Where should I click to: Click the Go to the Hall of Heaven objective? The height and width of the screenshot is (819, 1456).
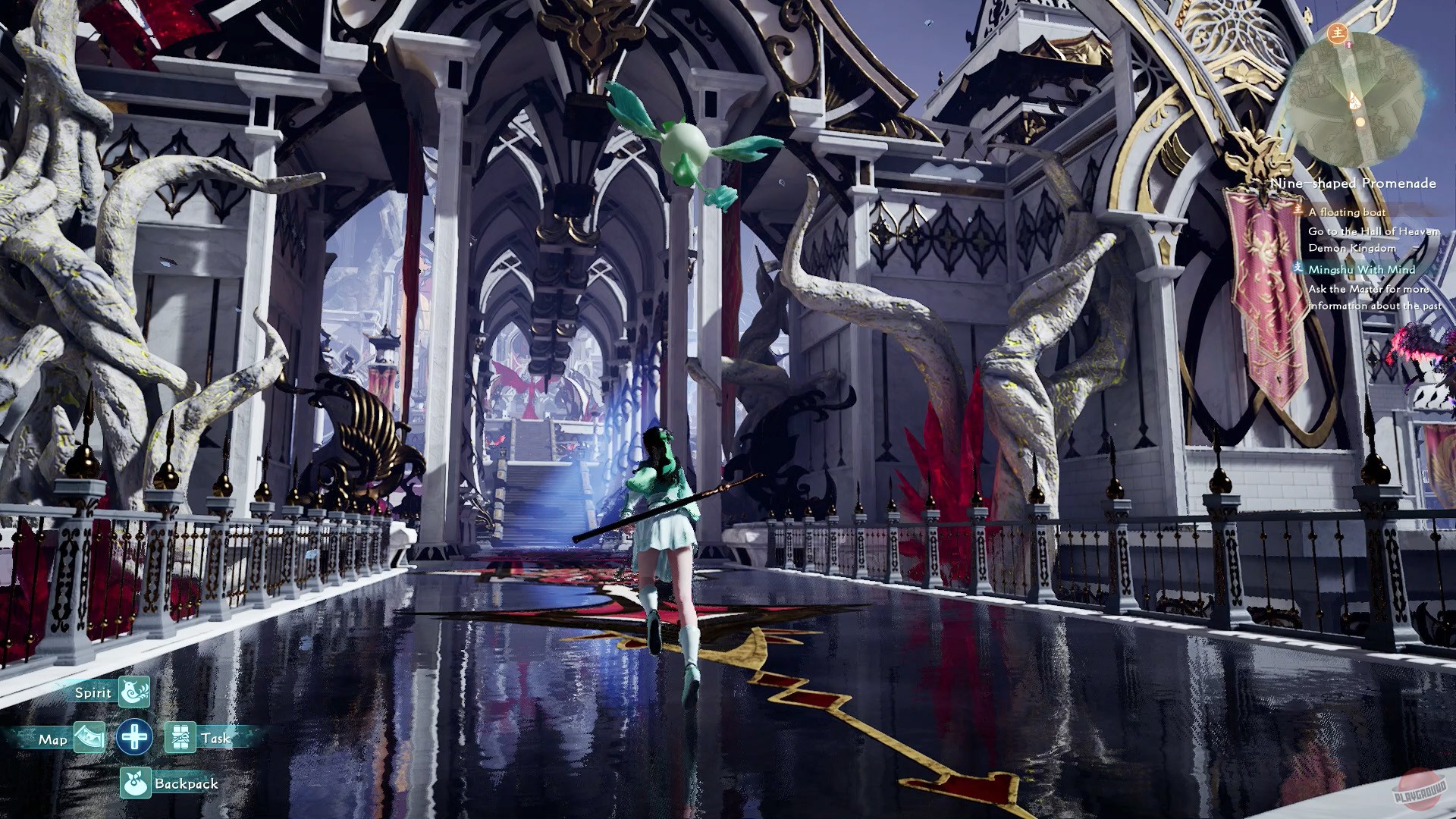pyautogui.click(x=1373, y=232)
